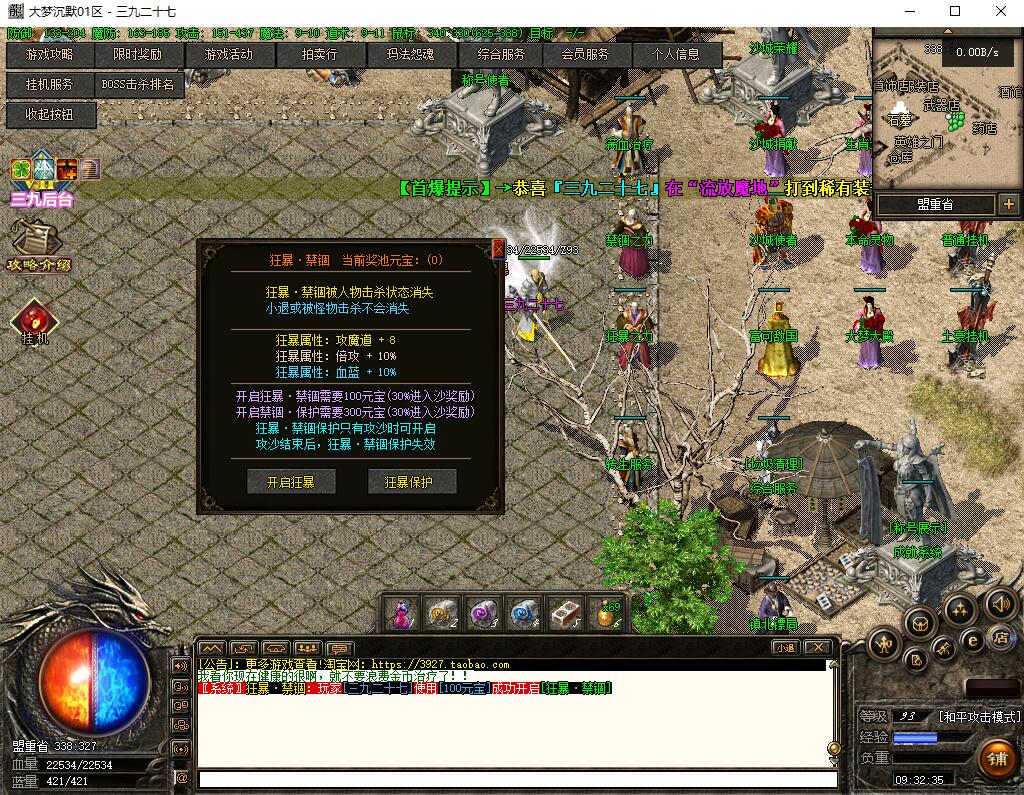Show the BOSS击杀排名 ranking
Screen dimensions: 1024x795
(x=138, y=85)
